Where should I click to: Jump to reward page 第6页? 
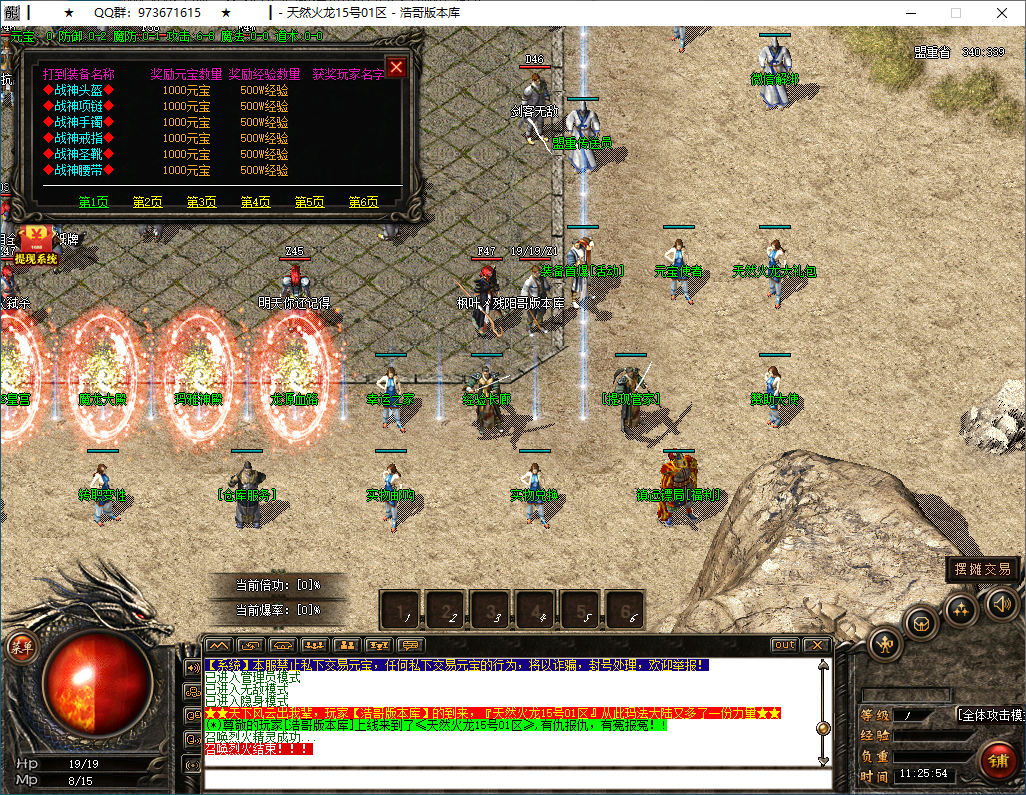tap(363, 202)
